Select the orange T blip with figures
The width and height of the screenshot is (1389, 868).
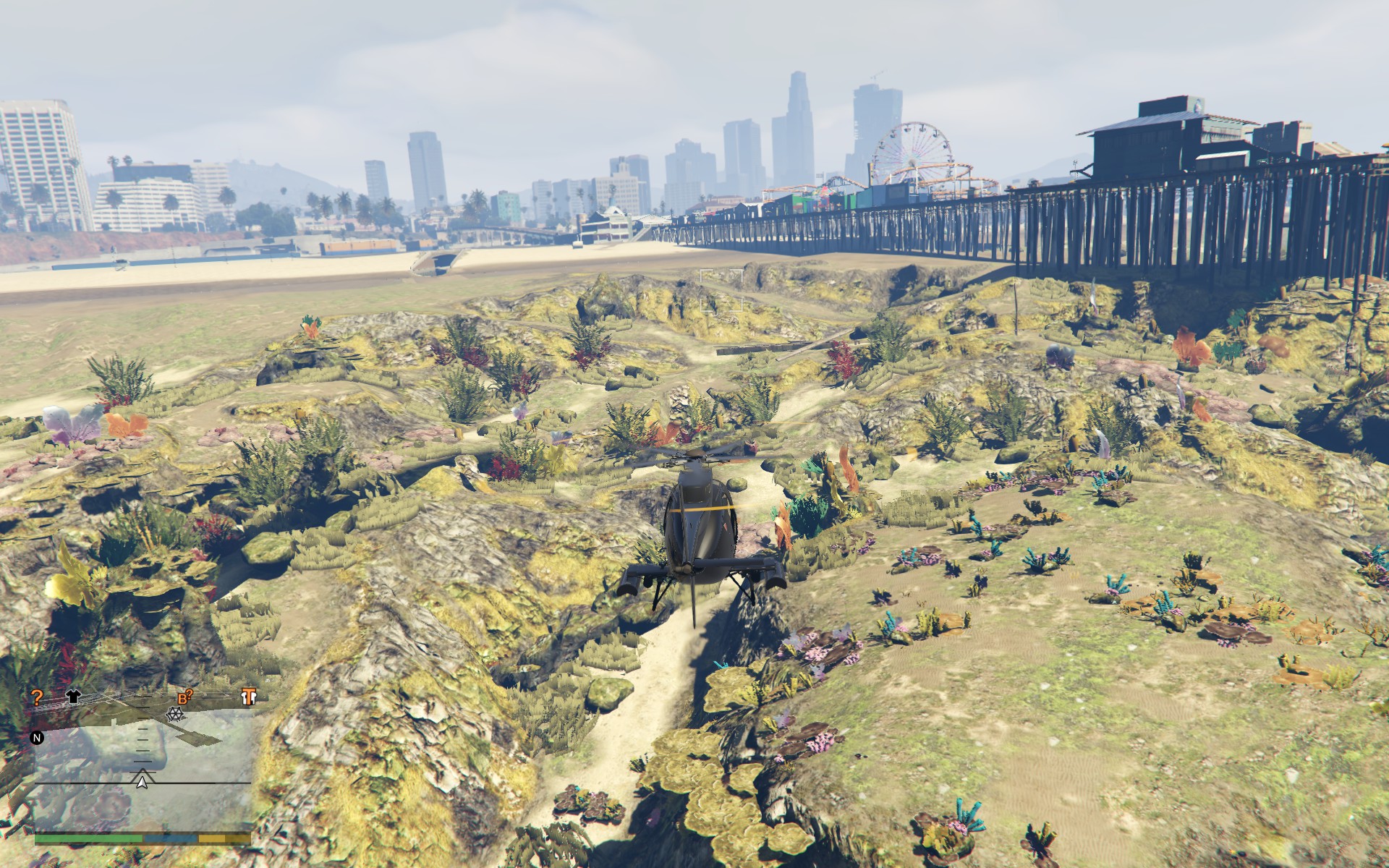(250, 697)
